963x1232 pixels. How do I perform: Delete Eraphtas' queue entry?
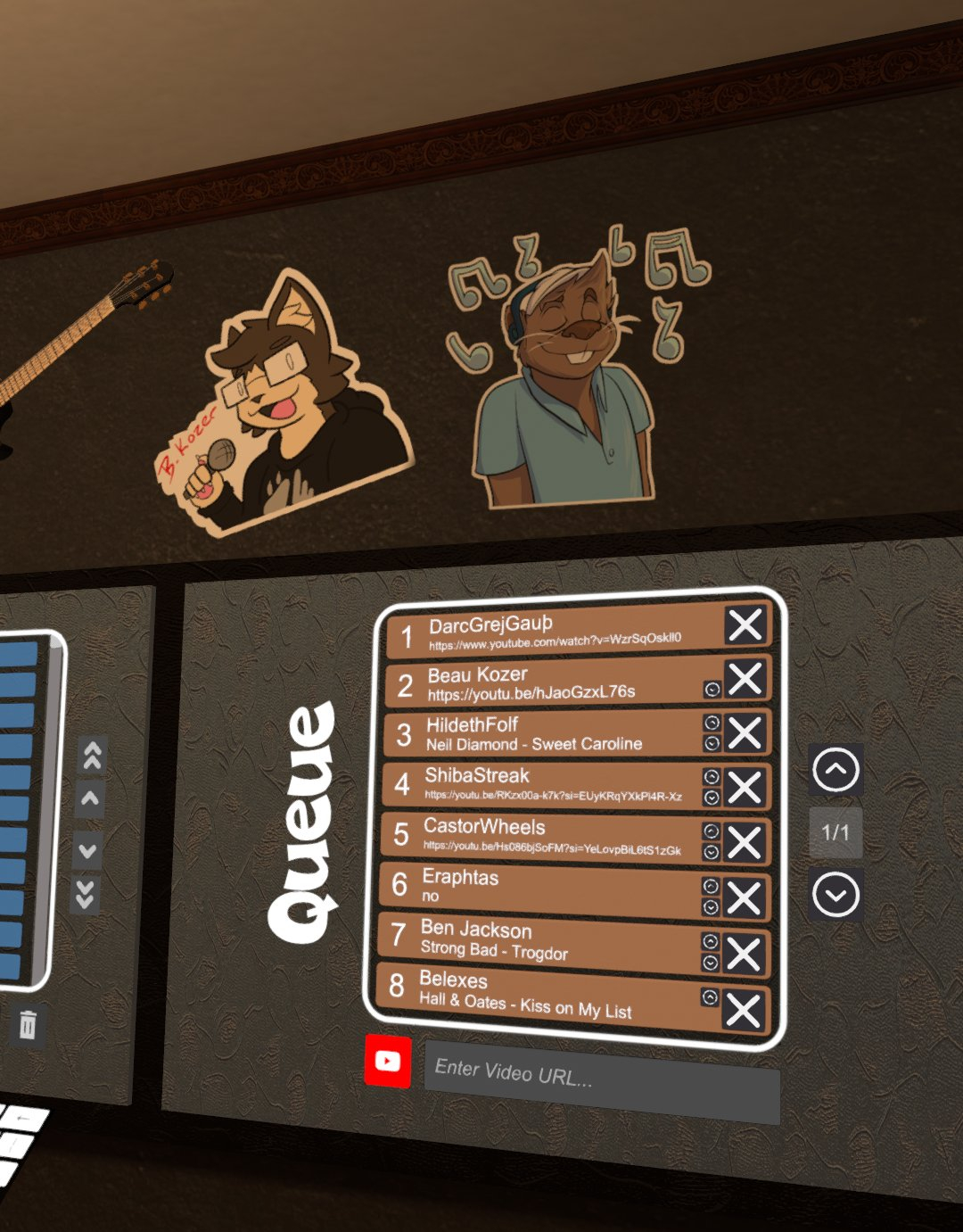click(x=744, y=897)
